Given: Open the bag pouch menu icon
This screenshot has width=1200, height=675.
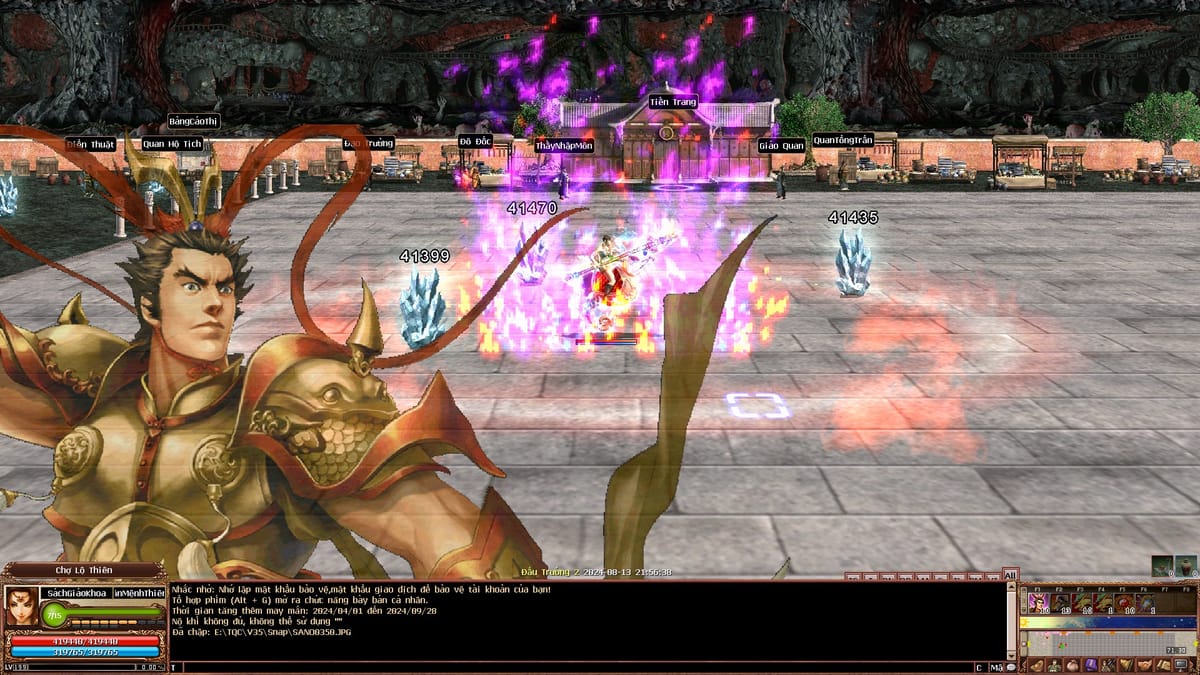Looking at the screenshot, I should [x=1073, y=665].
